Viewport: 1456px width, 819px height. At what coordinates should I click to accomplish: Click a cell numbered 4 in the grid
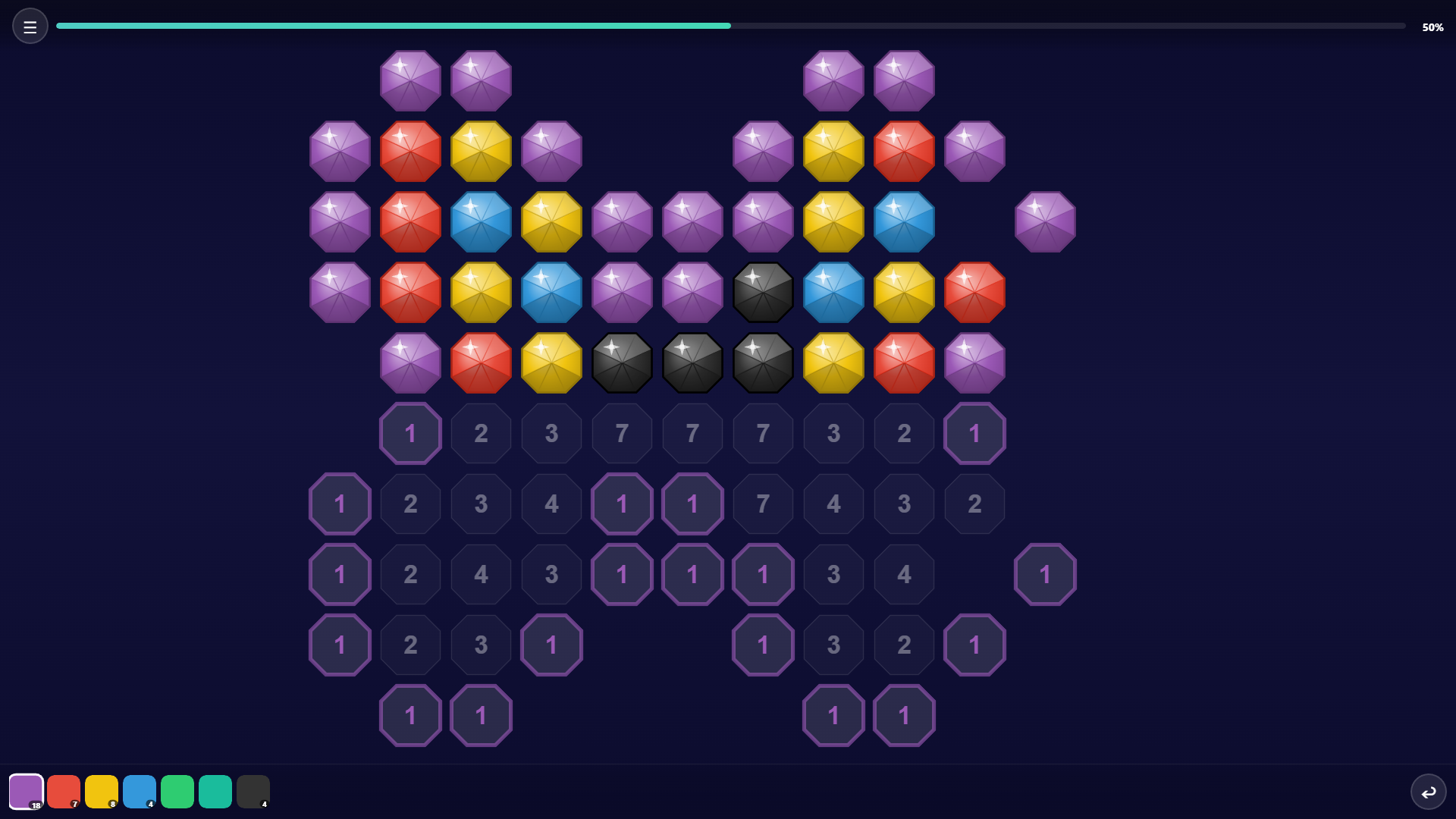tap(551, 504)
